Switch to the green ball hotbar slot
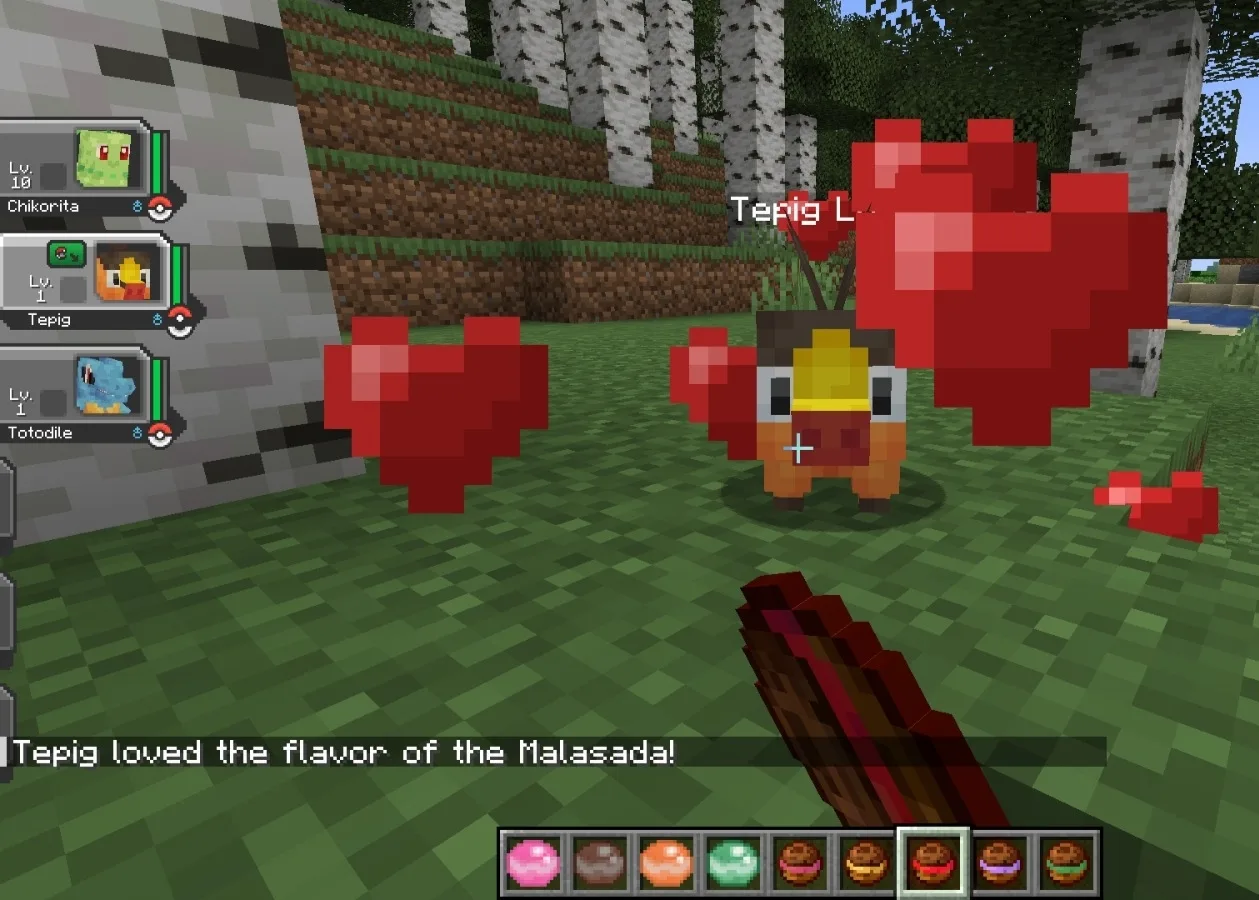This screenshot has height=900, width=1259. (733, 862)
